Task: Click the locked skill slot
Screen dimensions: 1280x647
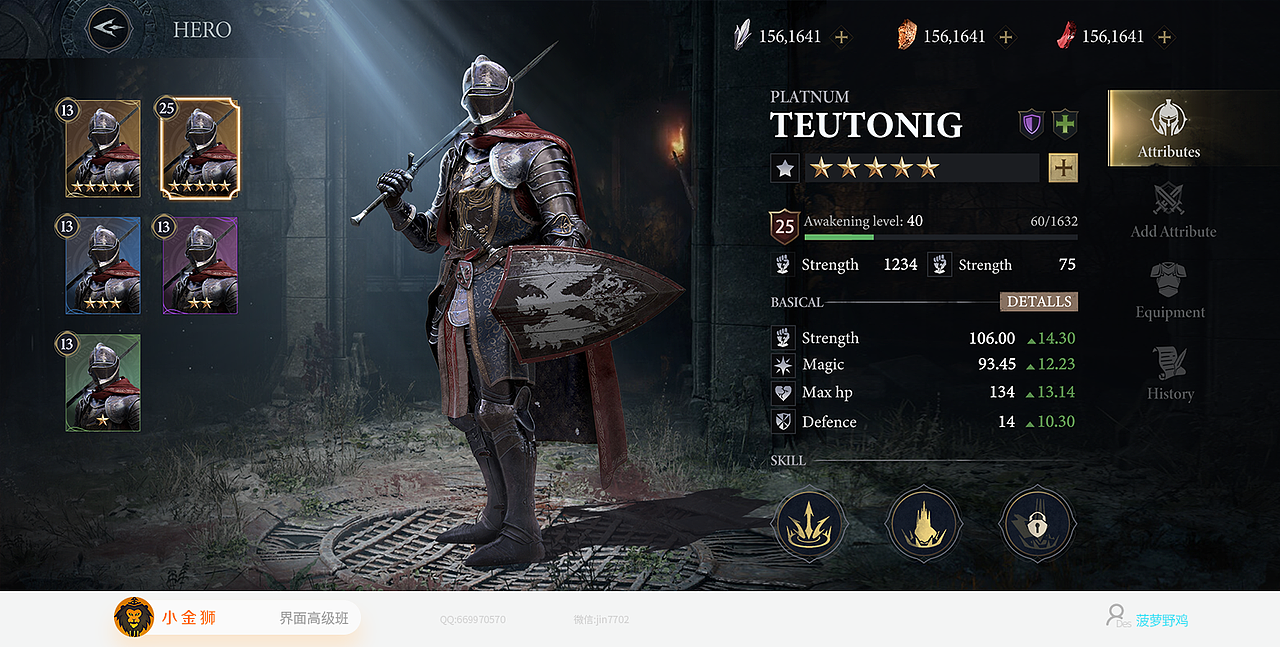Action: (x=1037, y=524)
